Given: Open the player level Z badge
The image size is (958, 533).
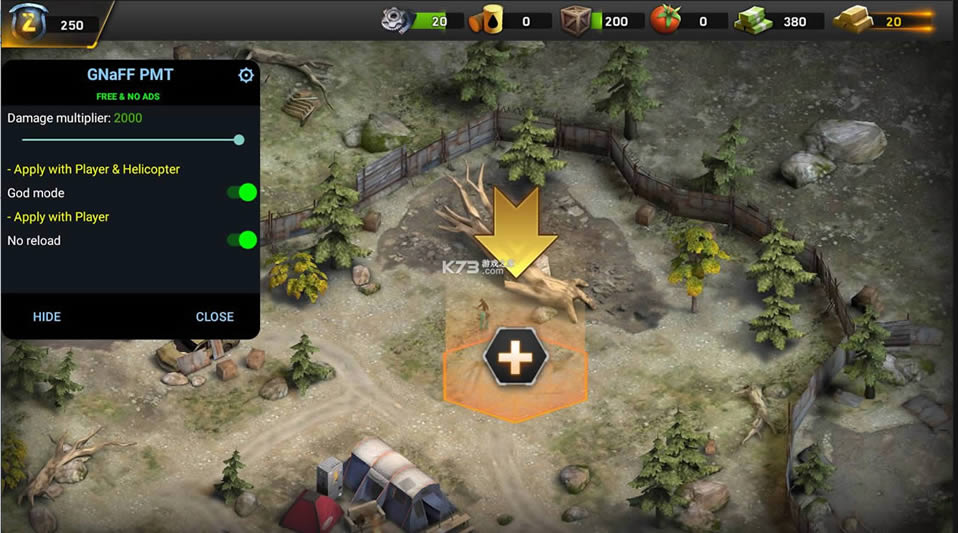Looking at the screenshot, I should 27,23.
